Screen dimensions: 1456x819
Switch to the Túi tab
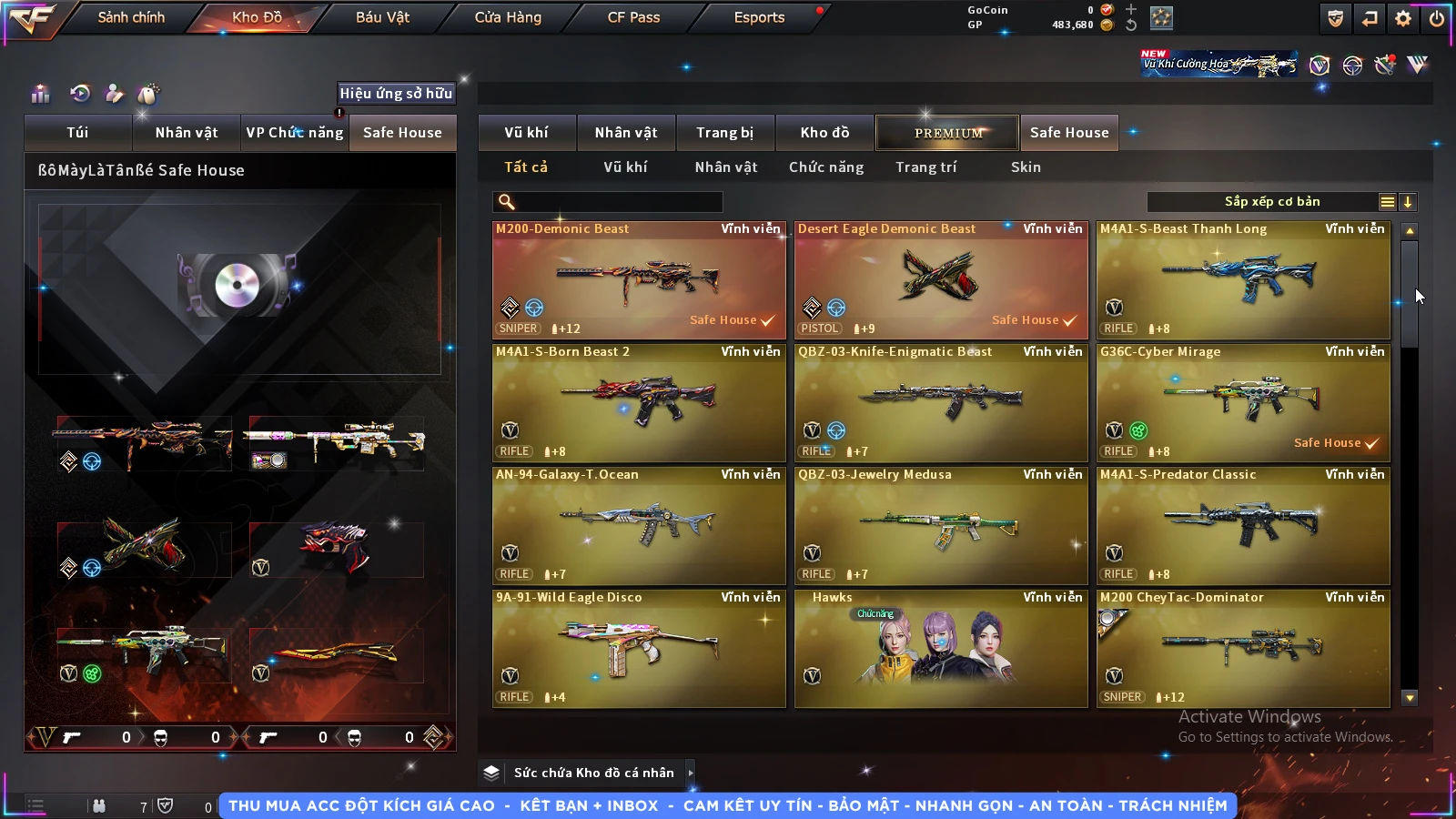pos(77,133)
